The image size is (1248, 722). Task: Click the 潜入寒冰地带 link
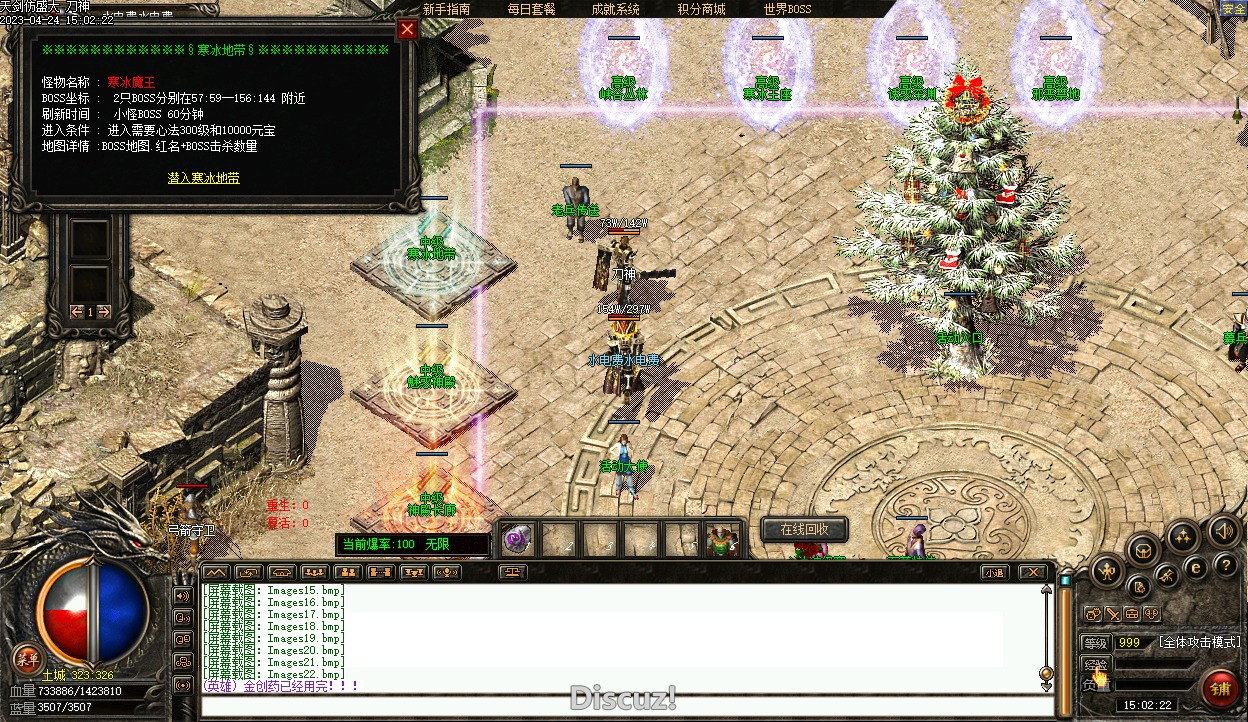pos(203,178)
